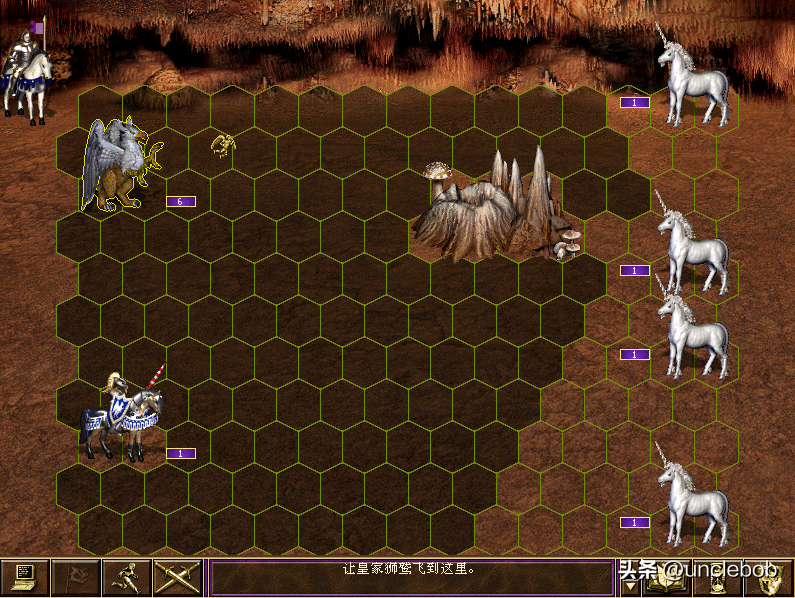The image size is (795, 598).
Task: Retreat using the running man button
Action: pos(127,578)
